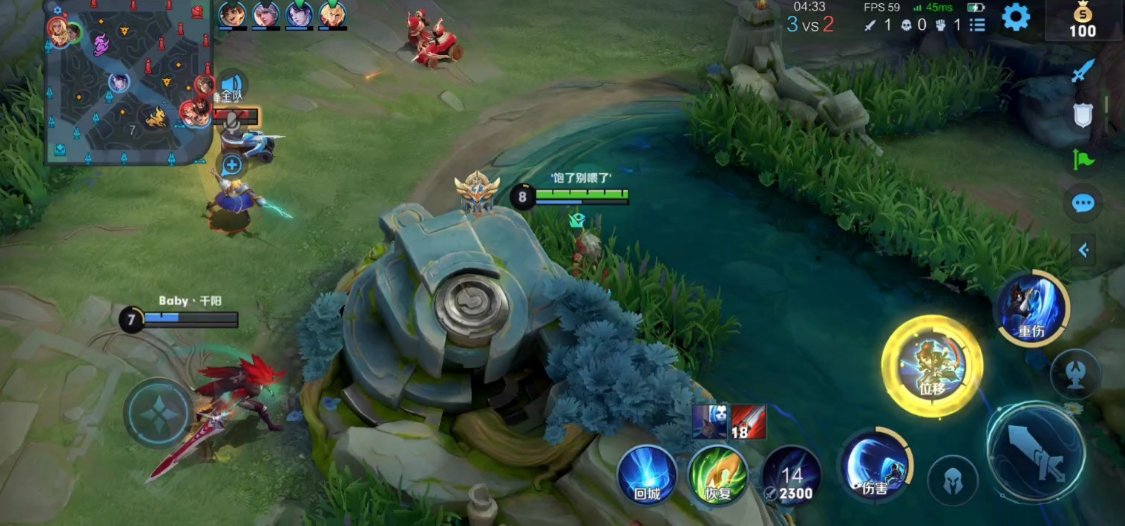Activate the 回城 recall button
Screen dimensions: 1125x526
[x=646, y=474]
